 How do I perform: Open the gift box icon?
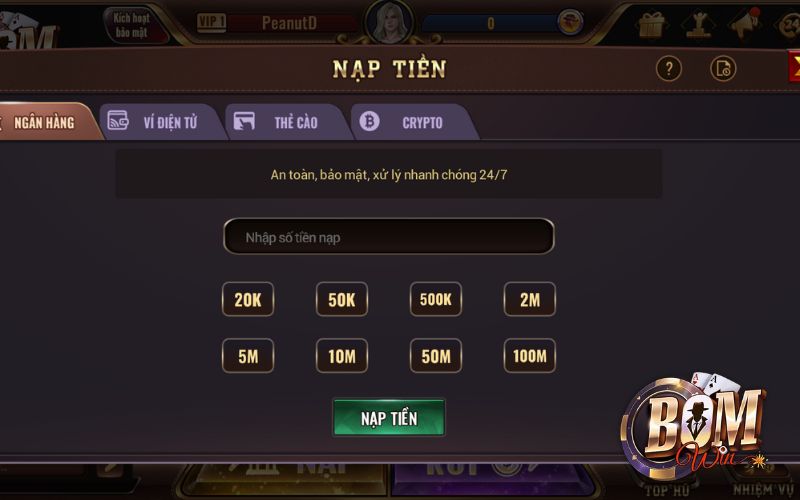coord(652,24)
